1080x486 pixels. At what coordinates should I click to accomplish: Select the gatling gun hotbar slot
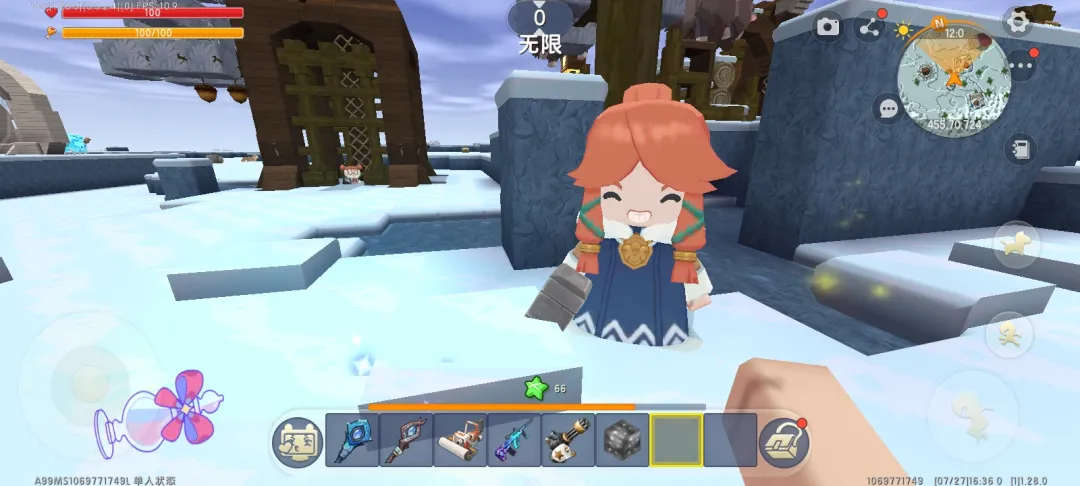click(568, 440)
